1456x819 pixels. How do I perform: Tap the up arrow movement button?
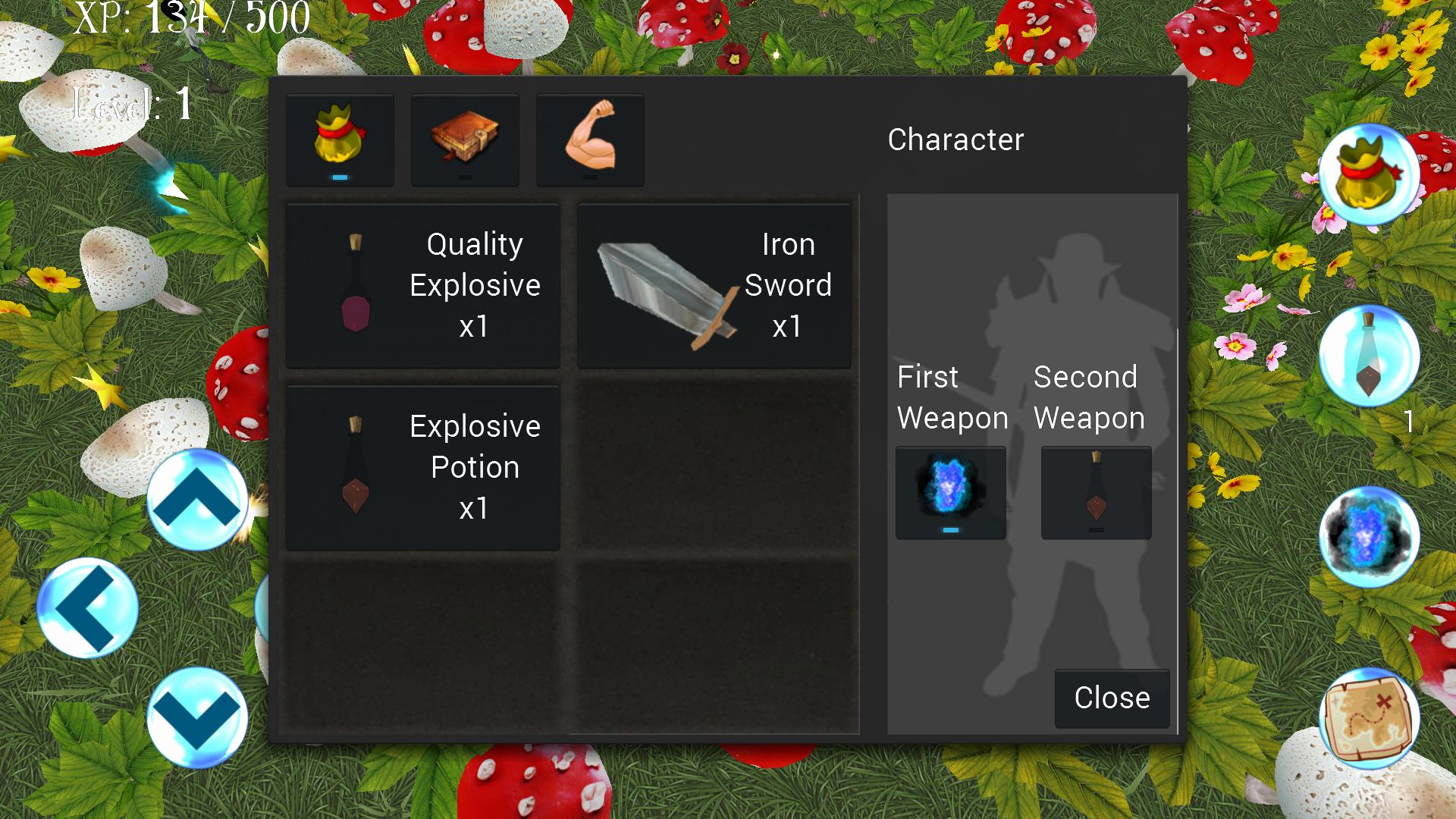coord(197,500)
